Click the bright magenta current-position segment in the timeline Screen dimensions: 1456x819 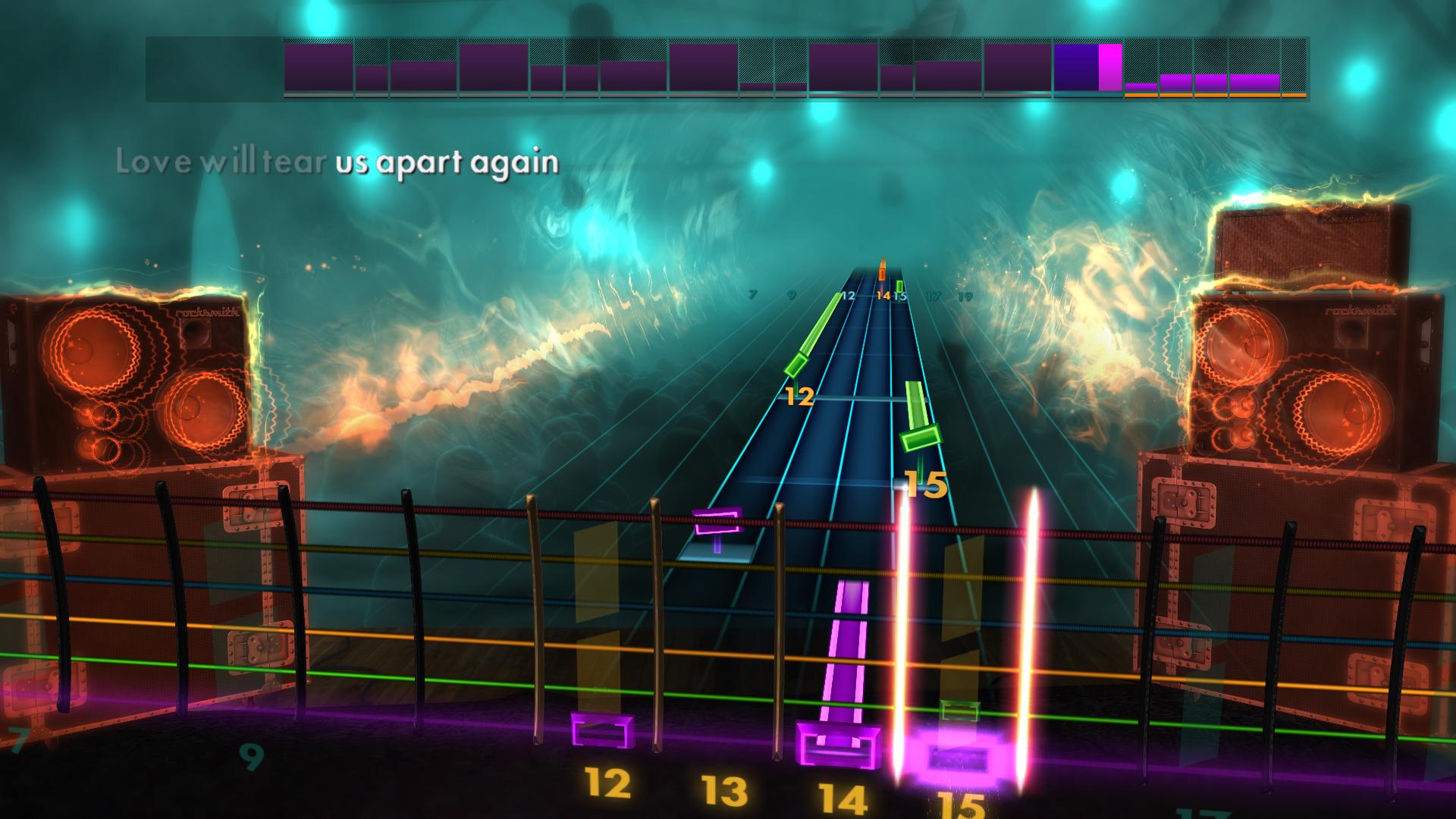1108,68
